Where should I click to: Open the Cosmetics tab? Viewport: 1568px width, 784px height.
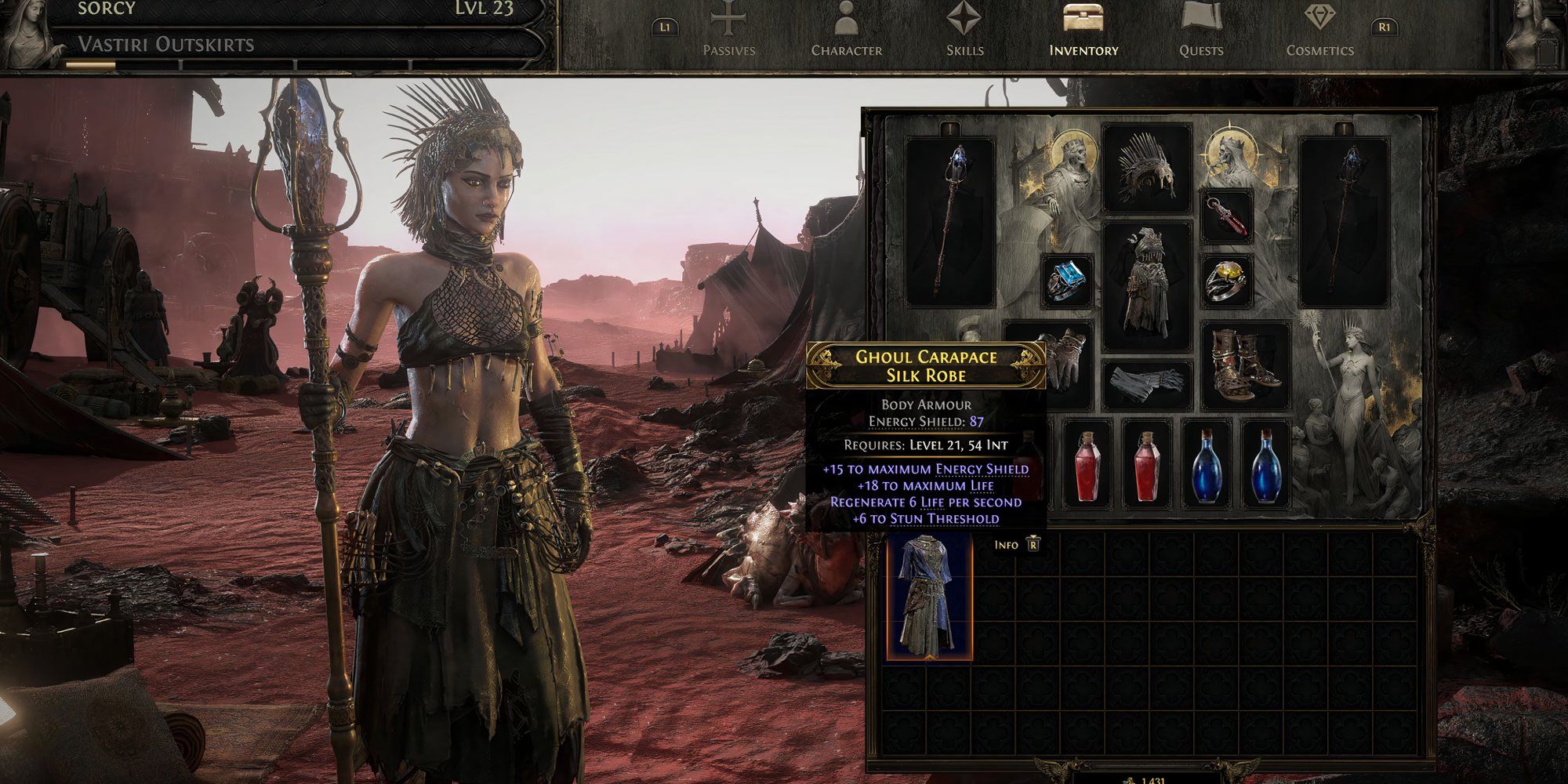1319,33
